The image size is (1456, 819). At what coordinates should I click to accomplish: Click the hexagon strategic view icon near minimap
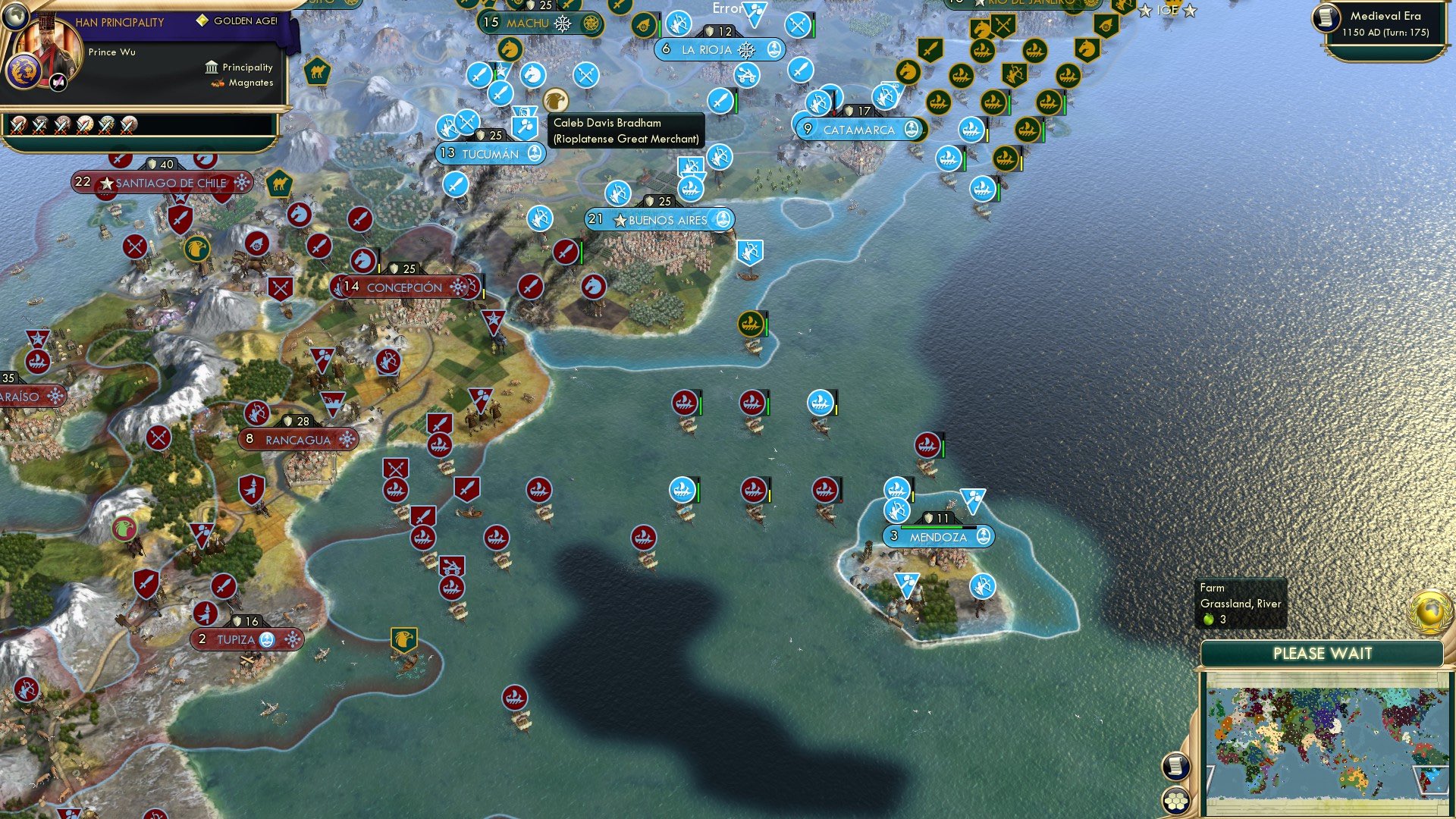[x=1177, y=801]
